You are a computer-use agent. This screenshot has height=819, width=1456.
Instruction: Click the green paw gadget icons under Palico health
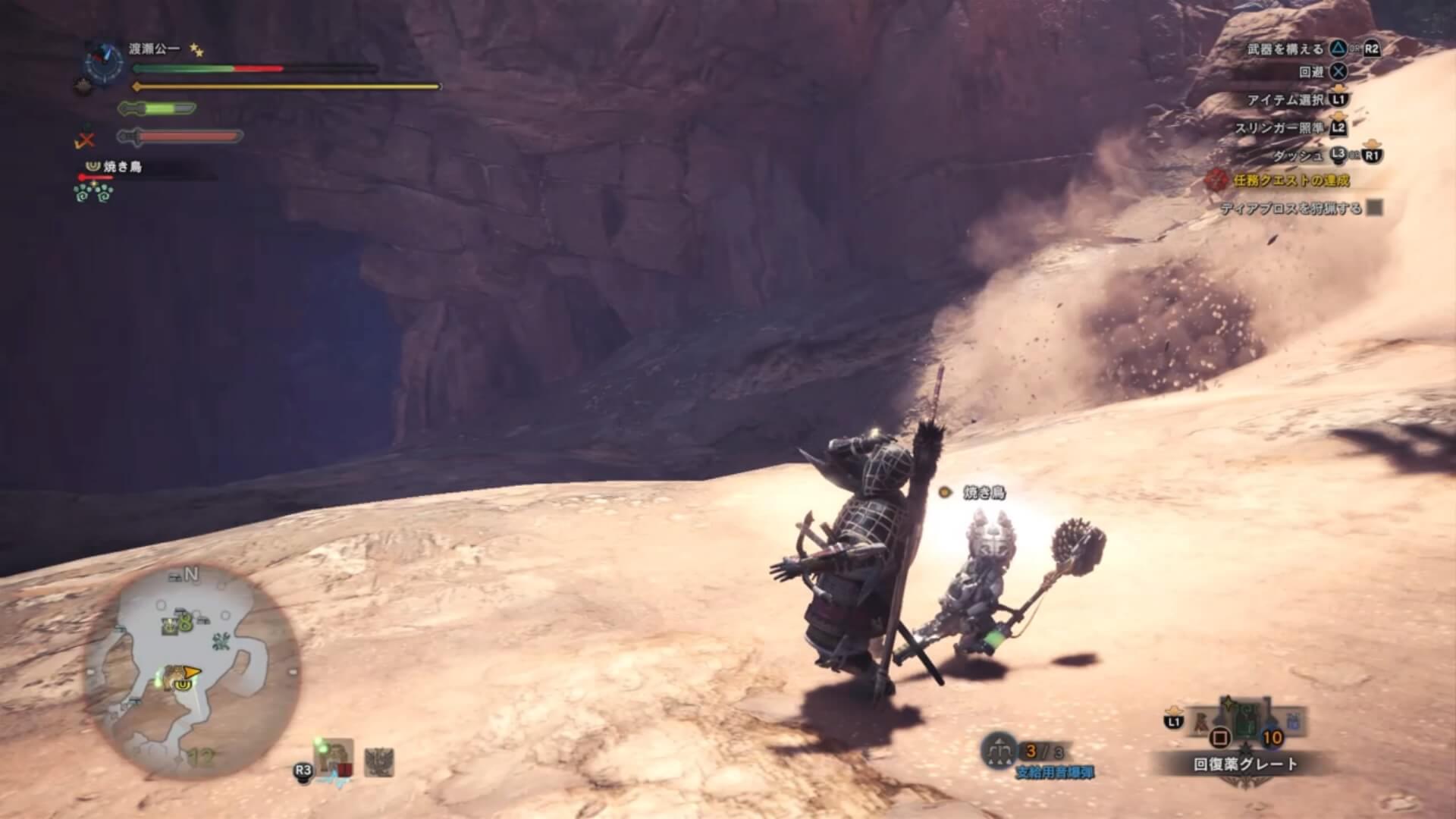point(94,193)
